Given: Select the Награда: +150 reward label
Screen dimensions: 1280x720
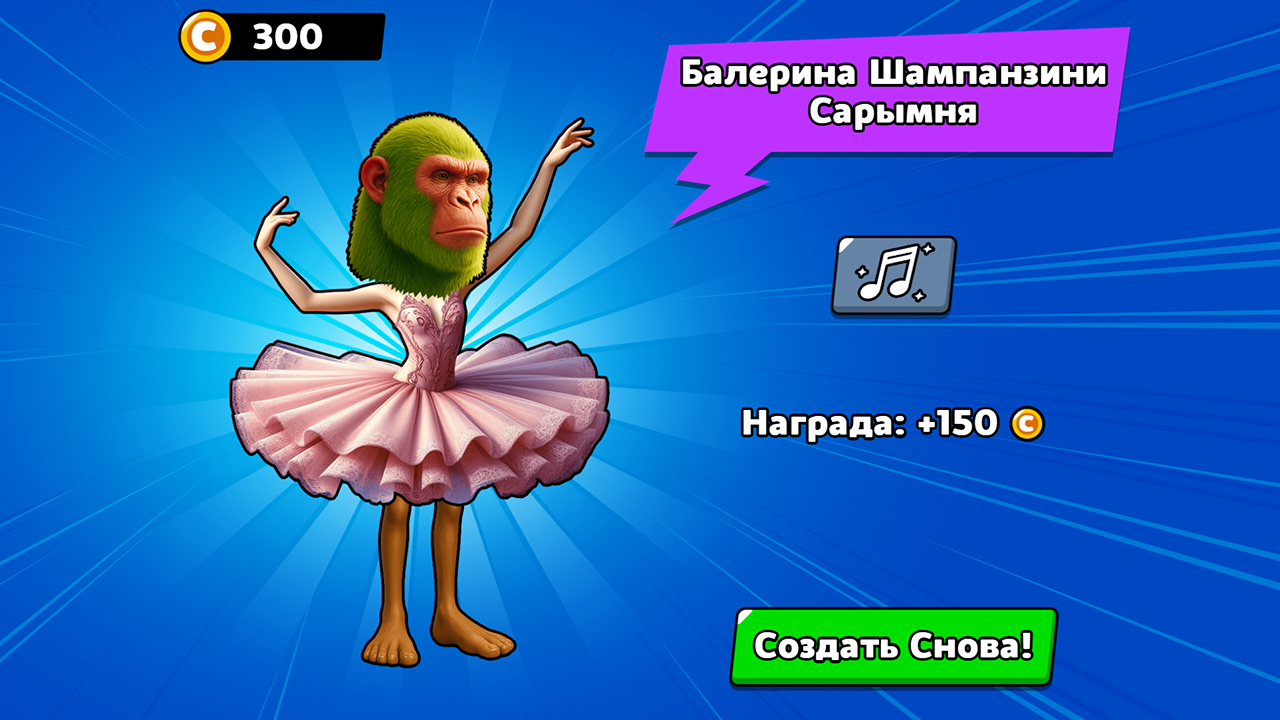Looking at the screenshot, I should click(890, 424).
